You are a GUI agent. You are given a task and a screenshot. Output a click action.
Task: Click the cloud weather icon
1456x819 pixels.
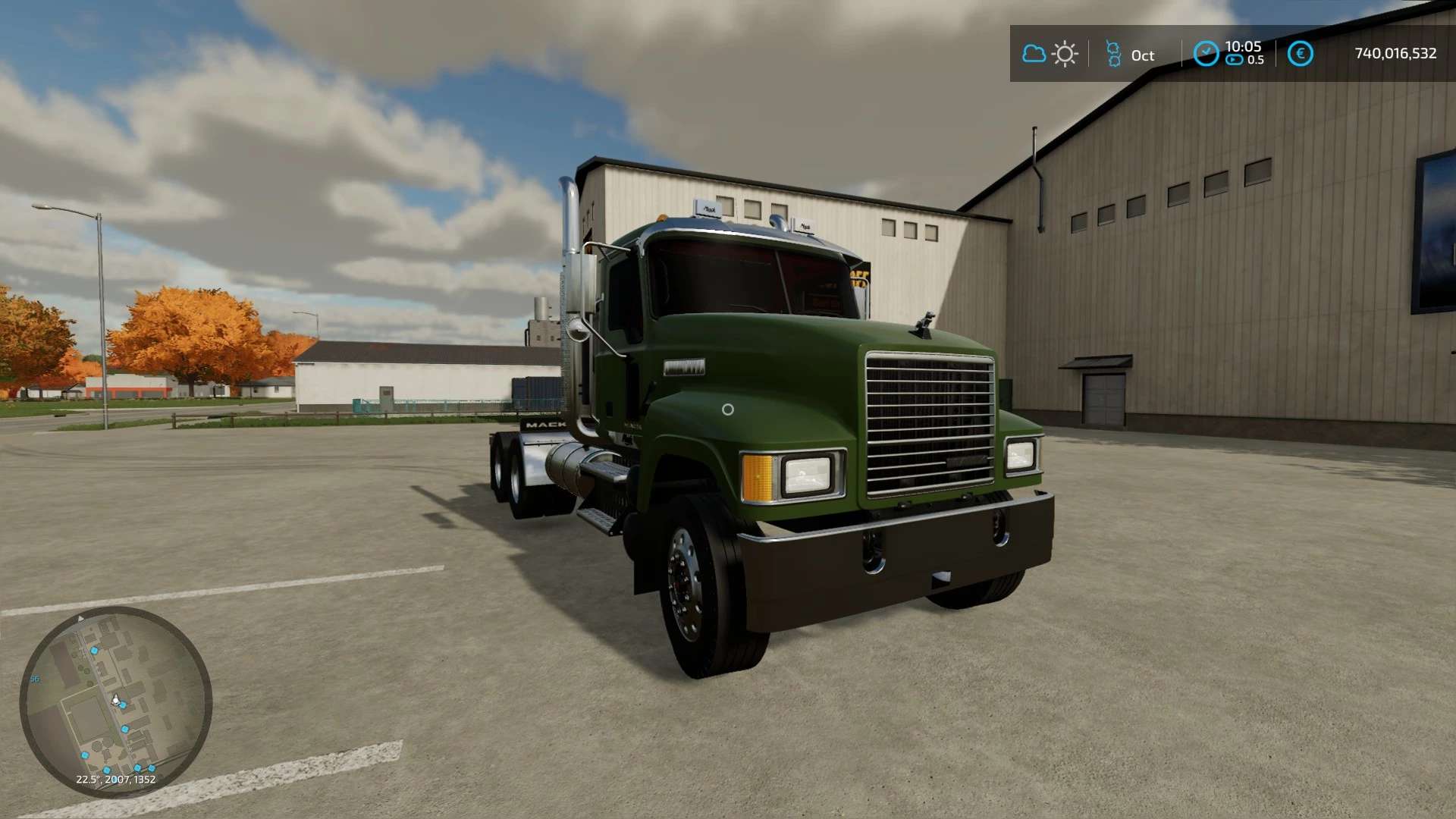[x=1034, y=54]
